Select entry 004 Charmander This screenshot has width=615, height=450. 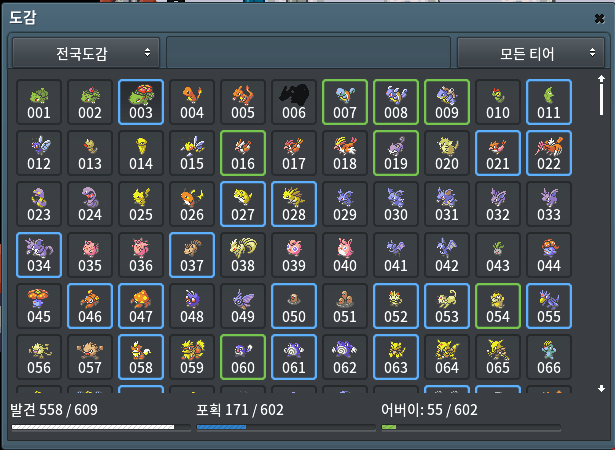tap(192, 102)
